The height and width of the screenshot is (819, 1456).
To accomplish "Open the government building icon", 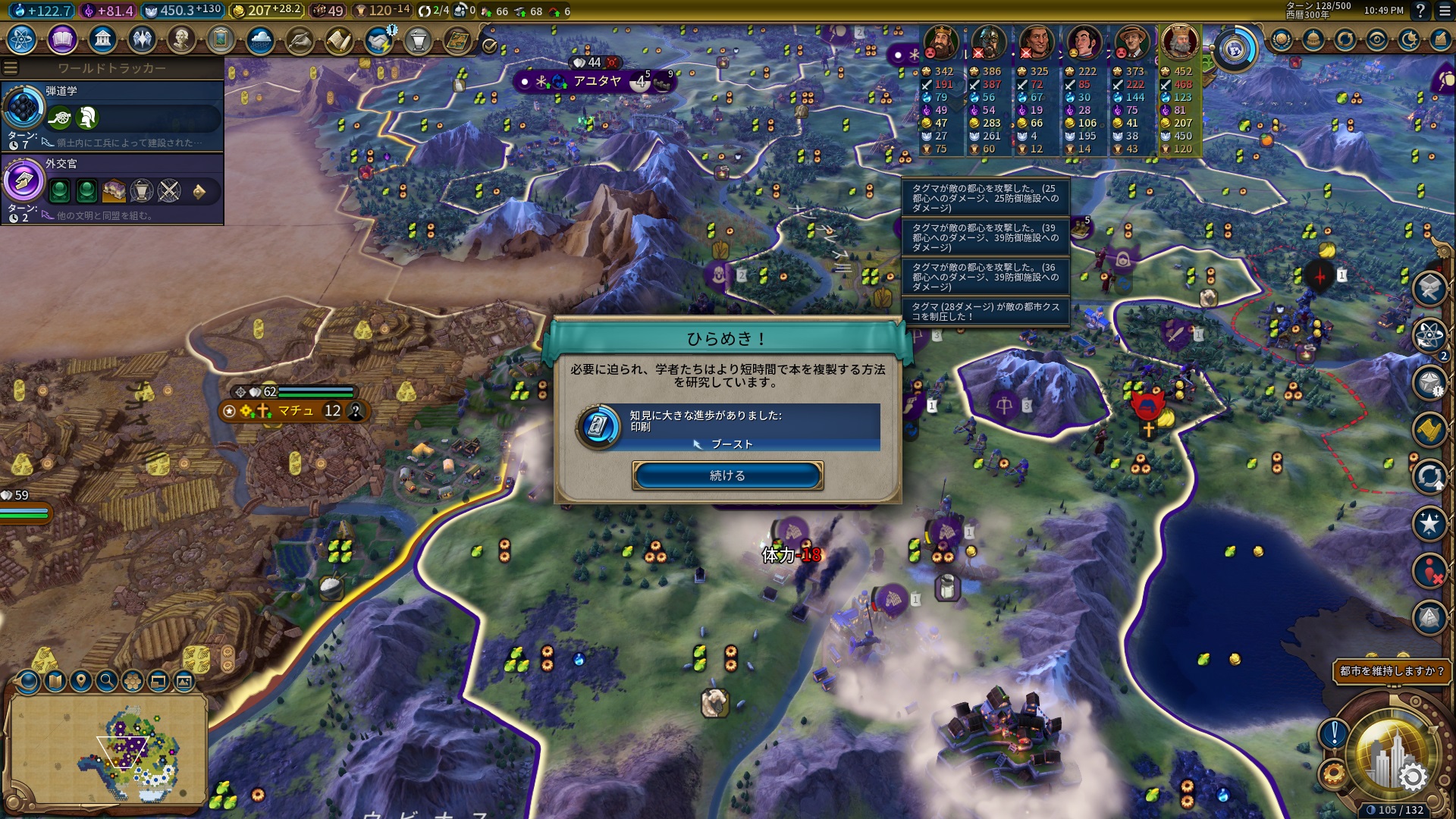I will click(102, 39).
